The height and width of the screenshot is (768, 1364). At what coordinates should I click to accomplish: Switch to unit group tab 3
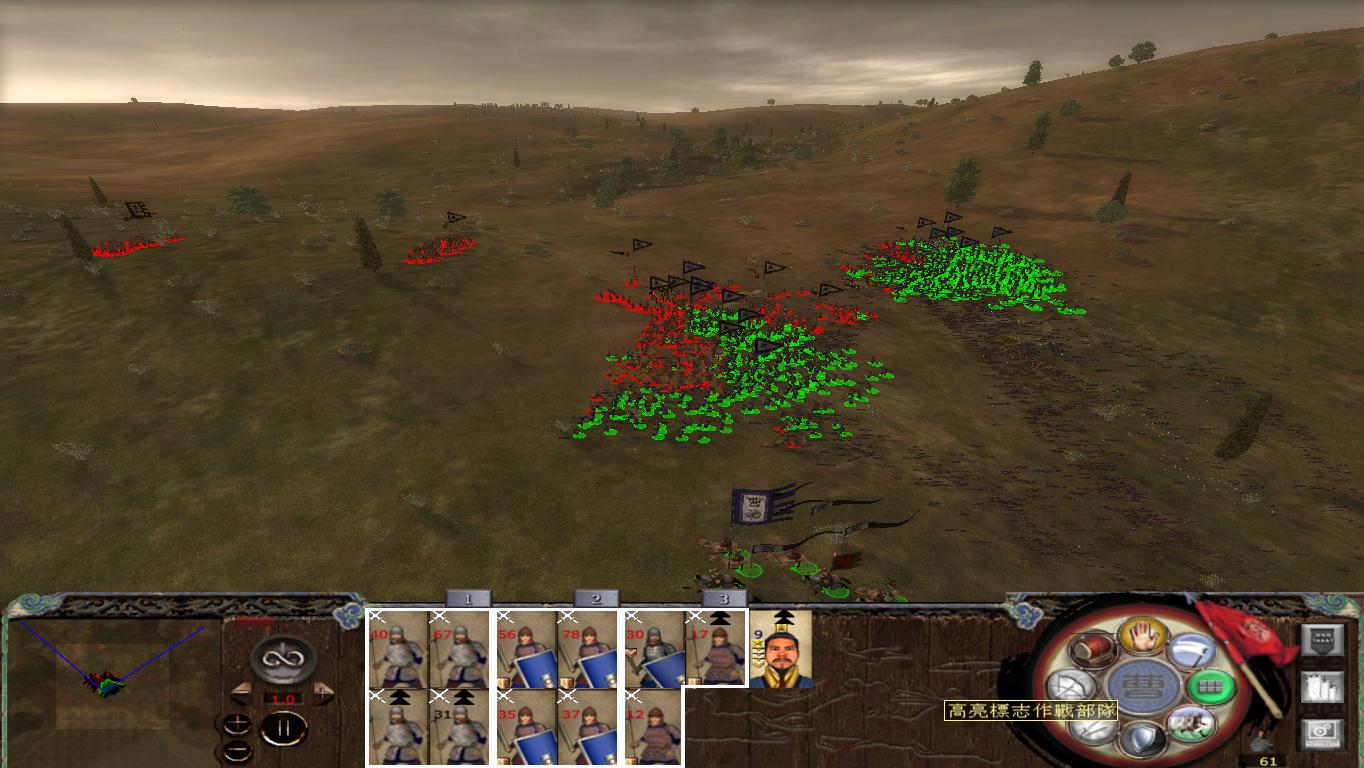tap(723, 599)
